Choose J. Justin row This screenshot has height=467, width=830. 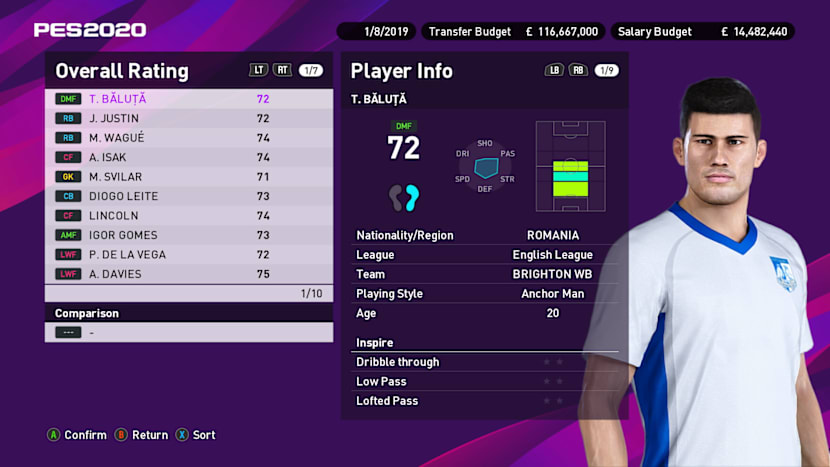click(189, 118)
